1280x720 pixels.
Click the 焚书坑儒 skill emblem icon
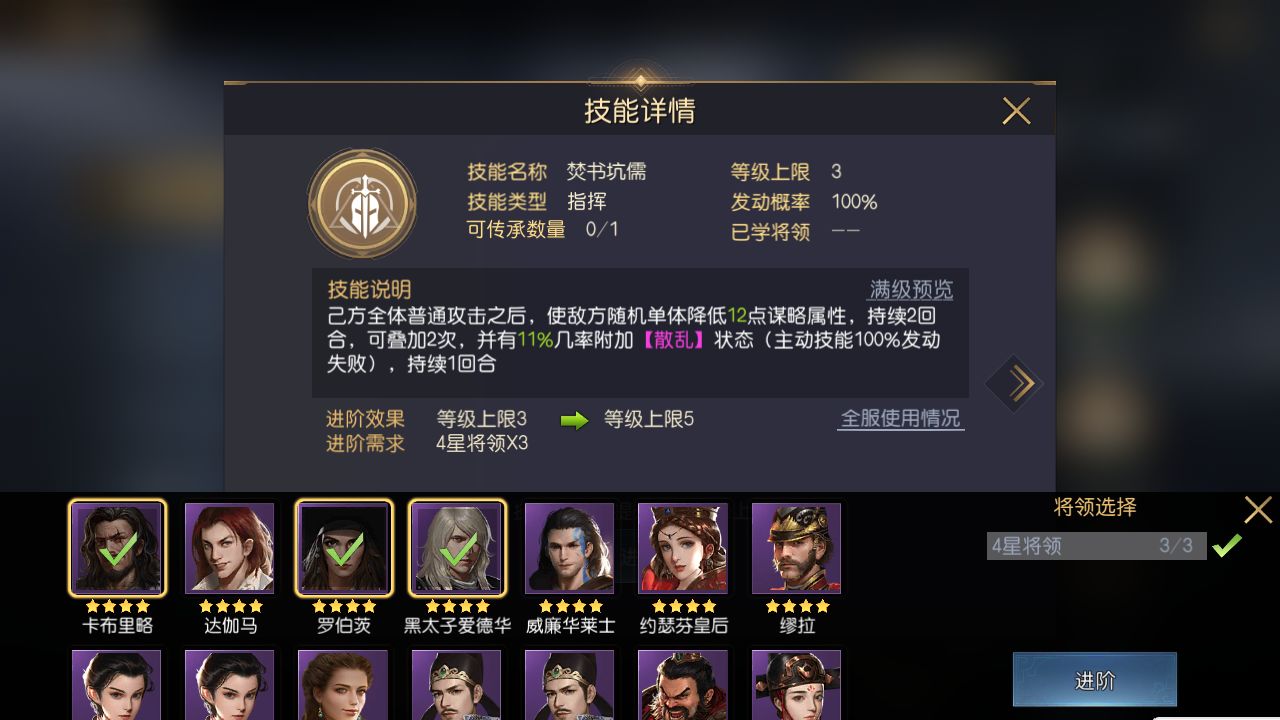coord(364,203)
